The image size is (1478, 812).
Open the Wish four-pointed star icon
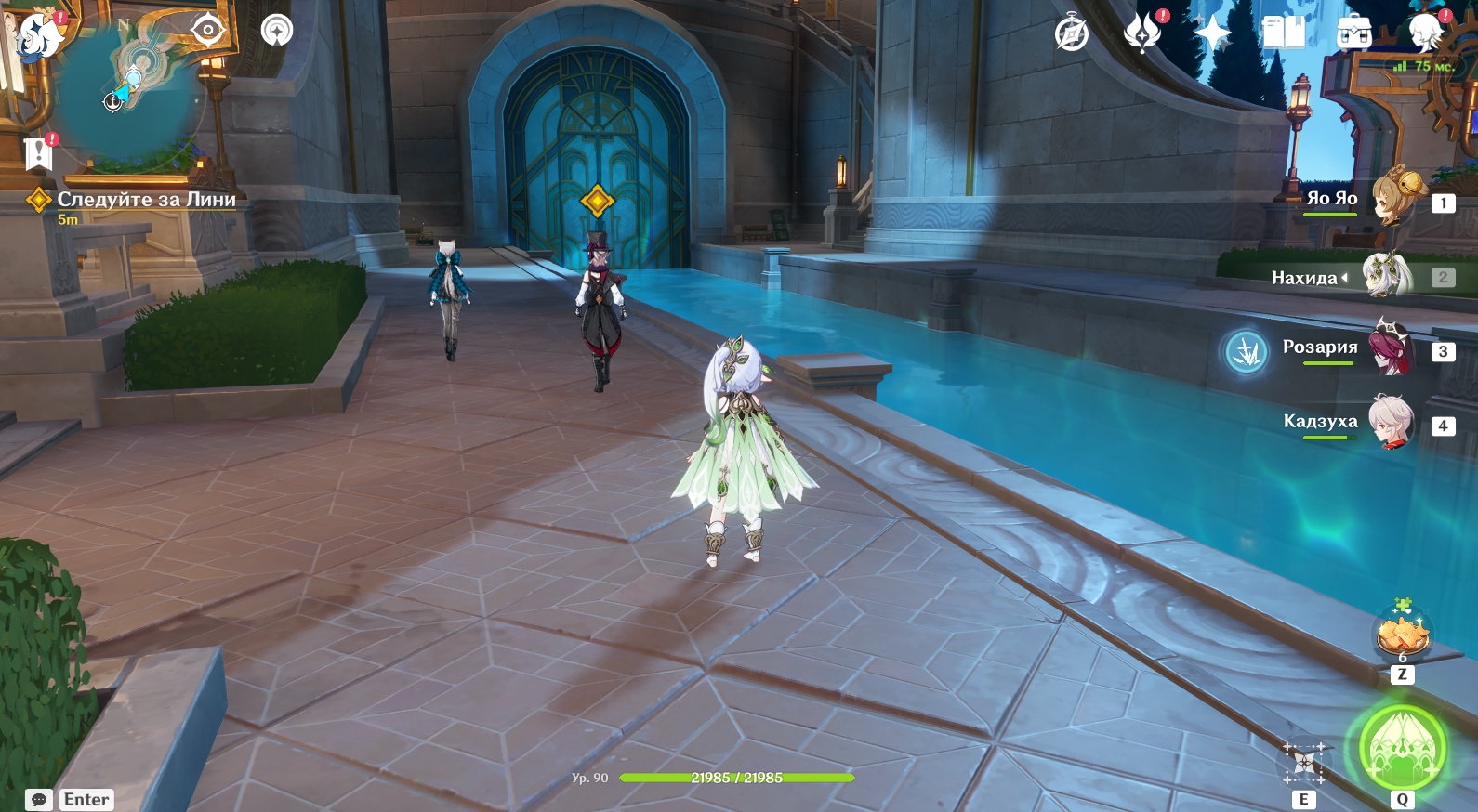tap(1212, 34)
